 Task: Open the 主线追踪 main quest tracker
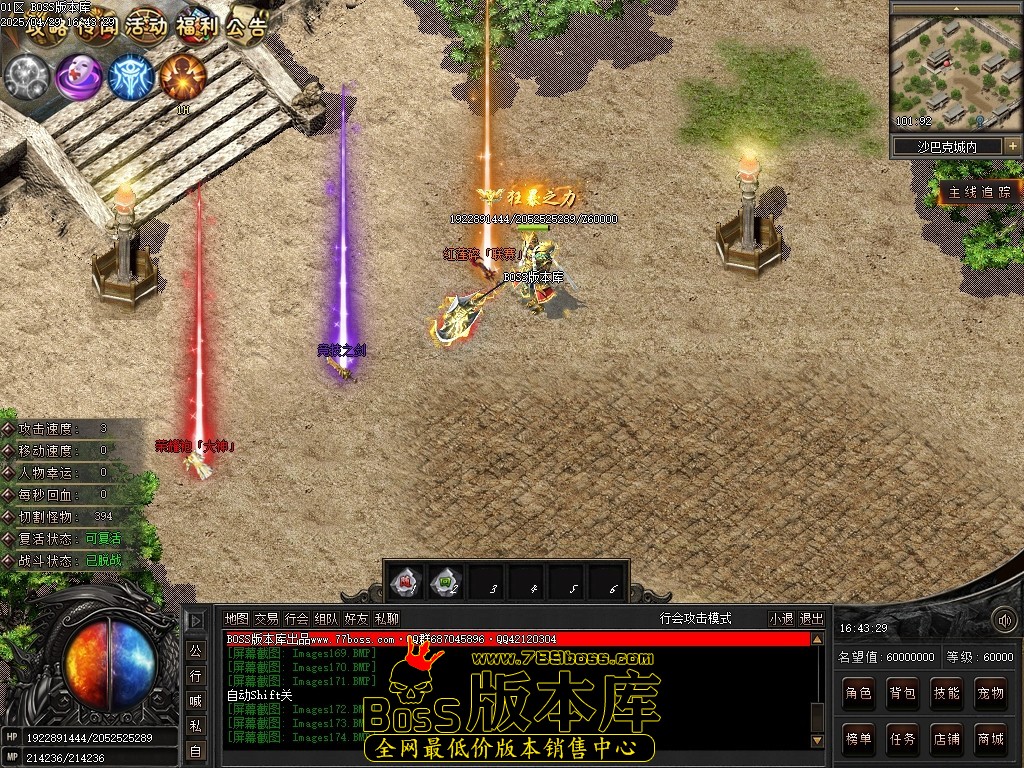[x=979, y=192]
